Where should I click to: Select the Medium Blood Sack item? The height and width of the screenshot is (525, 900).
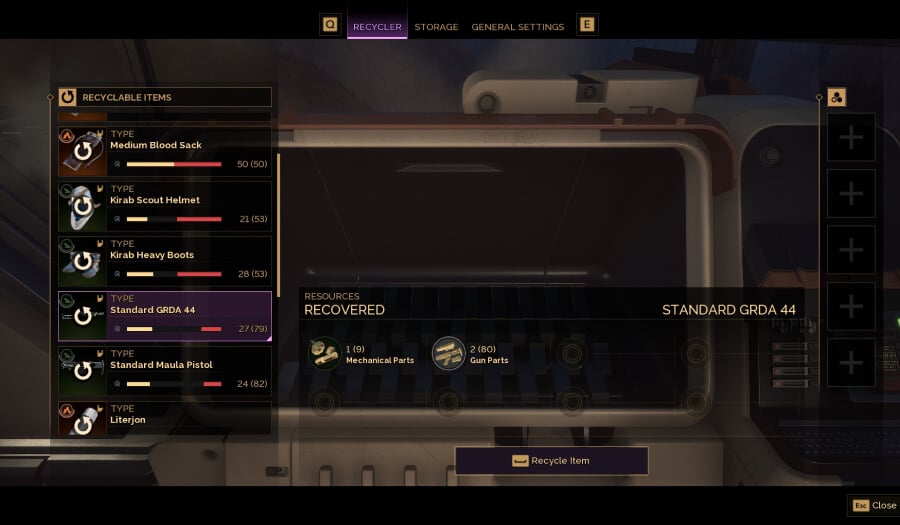pyautogui.click(x=165, y=152)
